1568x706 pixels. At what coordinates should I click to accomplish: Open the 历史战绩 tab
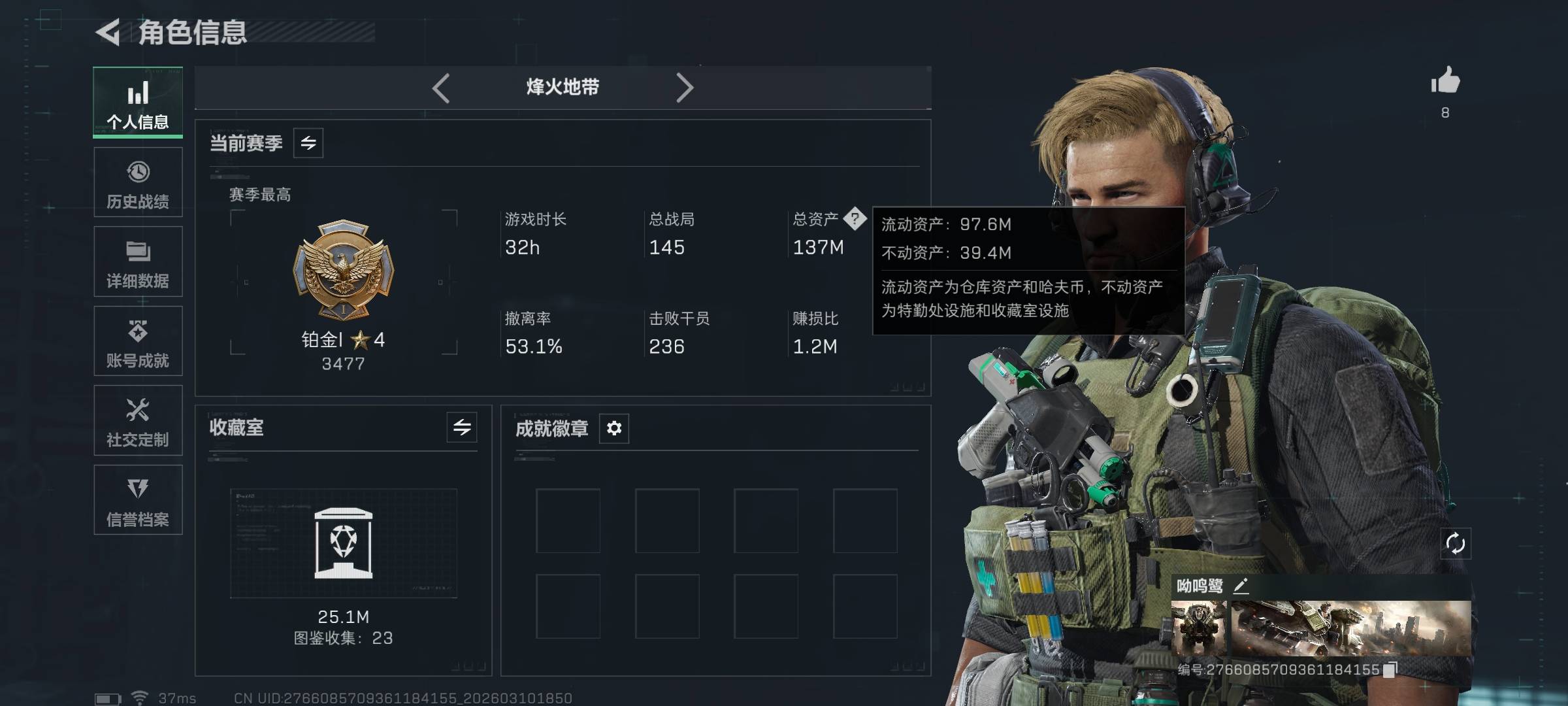tap(138, 183)
